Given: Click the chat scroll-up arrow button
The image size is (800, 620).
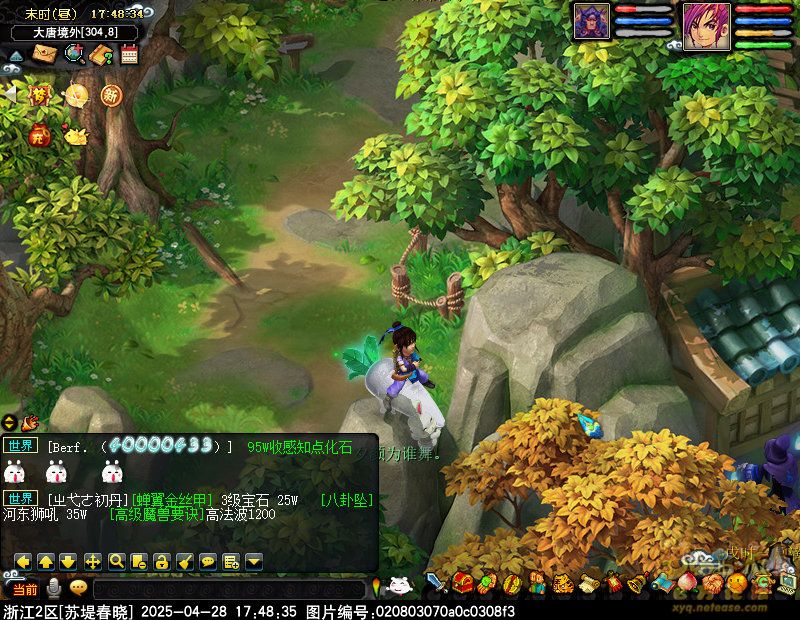Looking at the screenshot, I should tap(45, 561).
